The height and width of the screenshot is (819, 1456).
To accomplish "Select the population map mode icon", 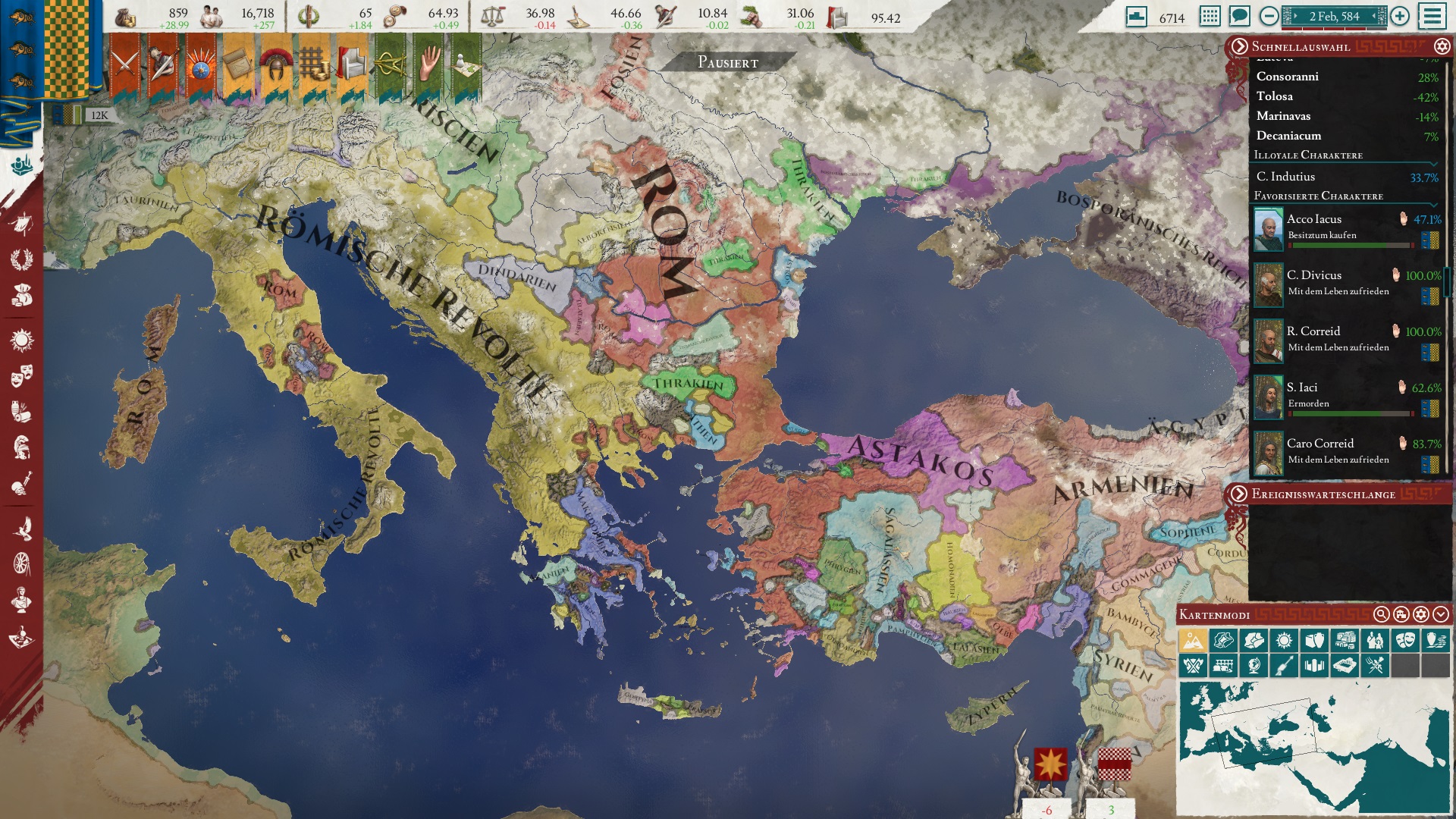I will pos(1375,640).
